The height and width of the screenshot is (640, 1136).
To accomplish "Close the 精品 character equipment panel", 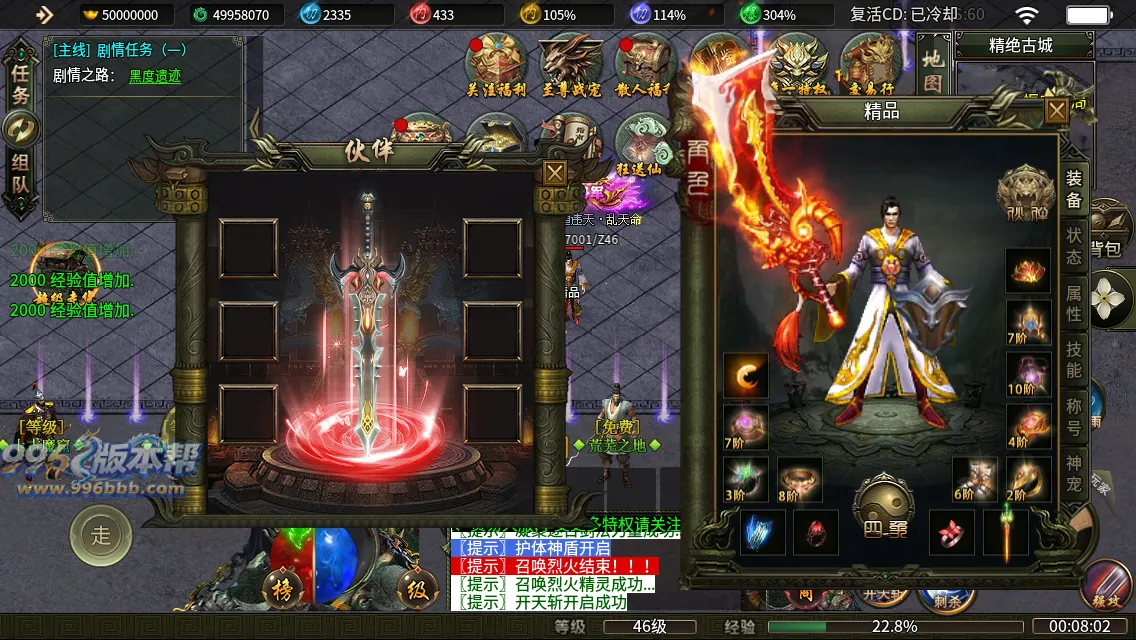I will (x=1057, y=110).
